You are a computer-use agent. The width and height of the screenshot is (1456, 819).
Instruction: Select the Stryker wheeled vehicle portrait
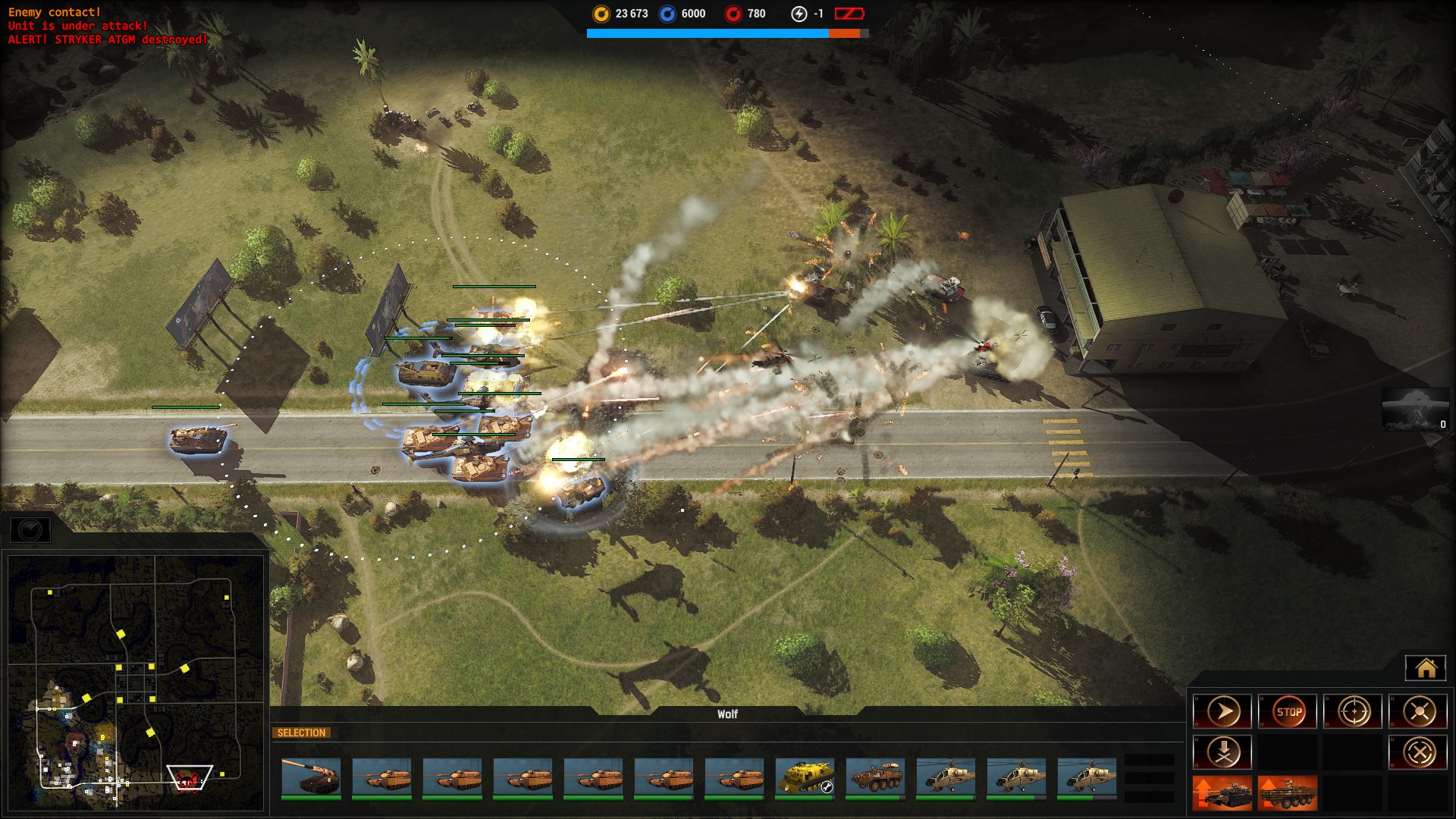click(875, 778)
